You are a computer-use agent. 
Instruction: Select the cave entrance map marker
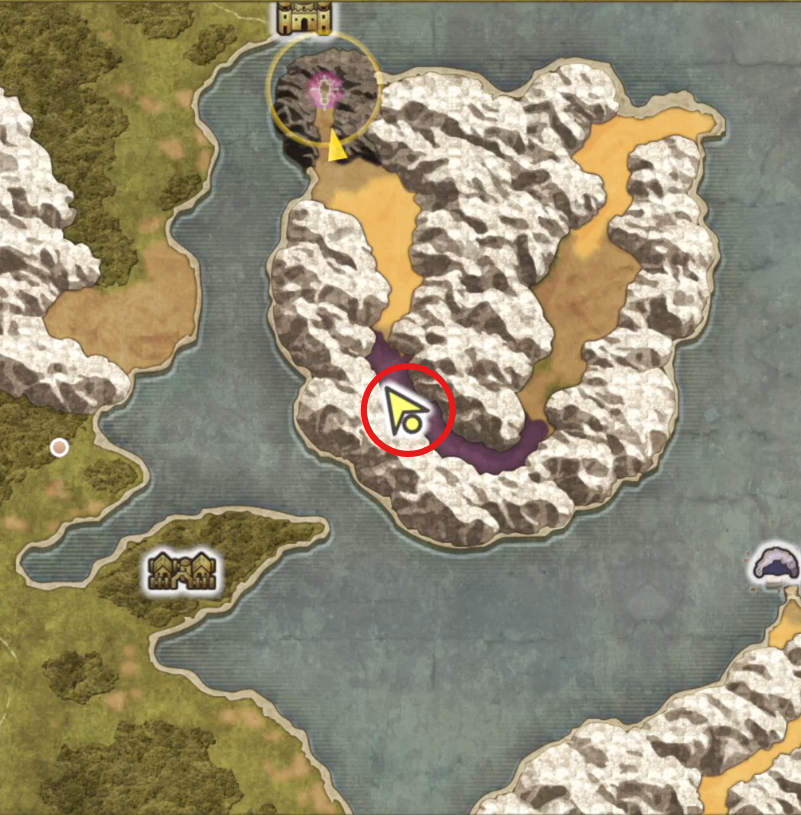pyautogui.click(x=776, y=563)
